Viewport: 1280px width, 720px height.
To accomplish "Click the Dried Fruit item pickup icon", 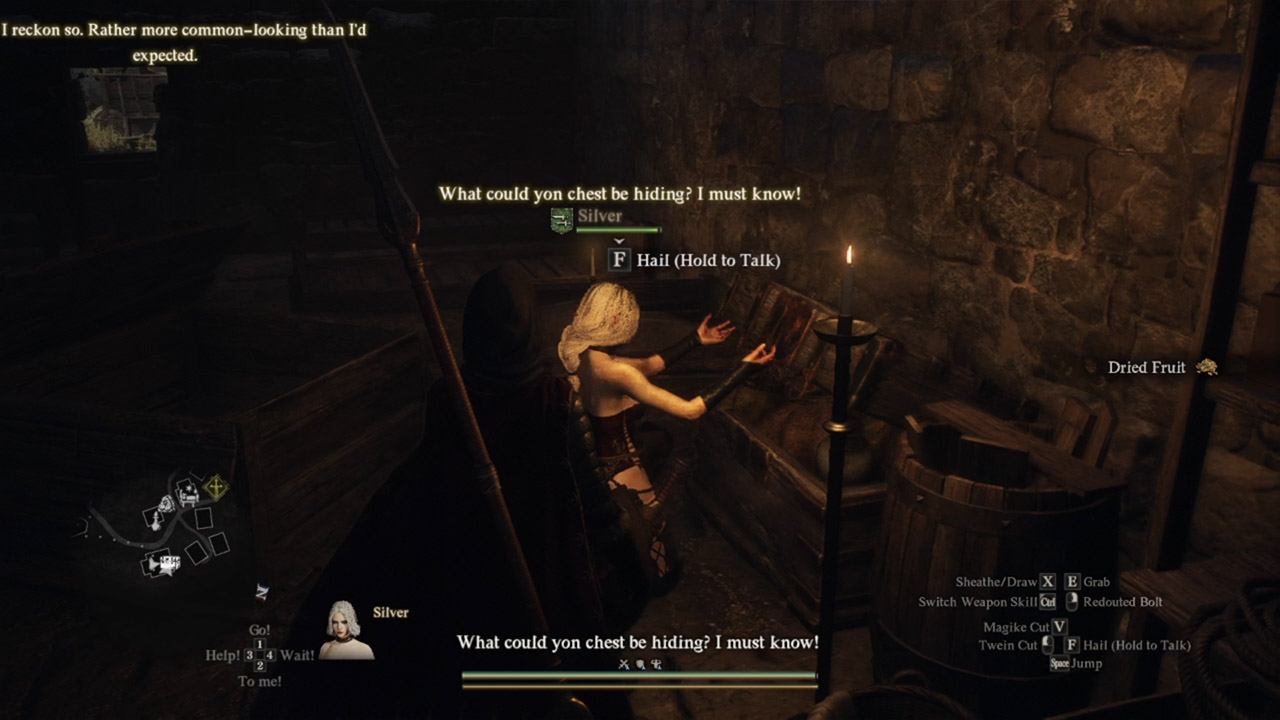I will pos(1206,368).
